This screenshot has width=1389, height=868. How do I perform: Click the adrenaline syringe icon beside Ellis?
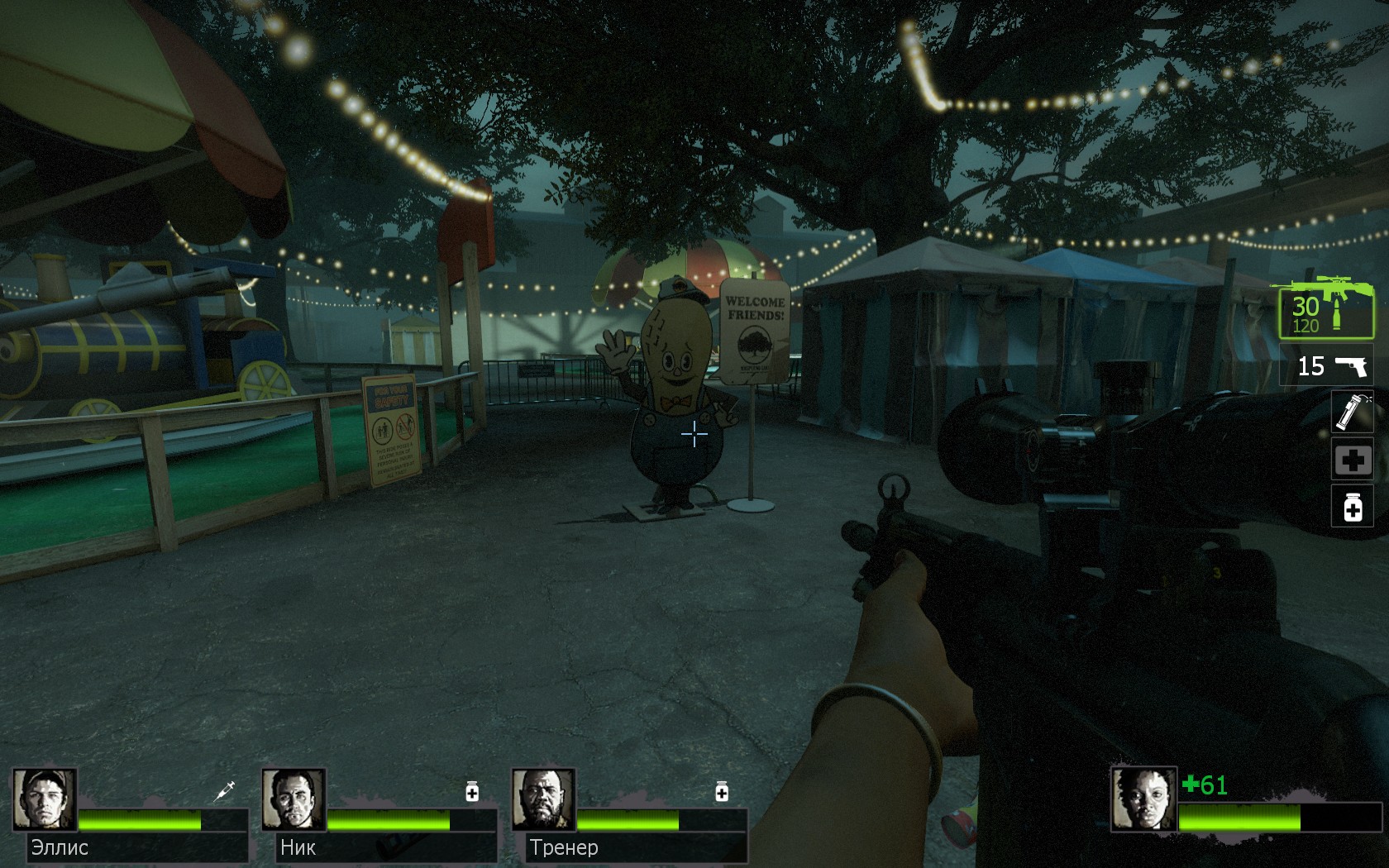[224, 791]
